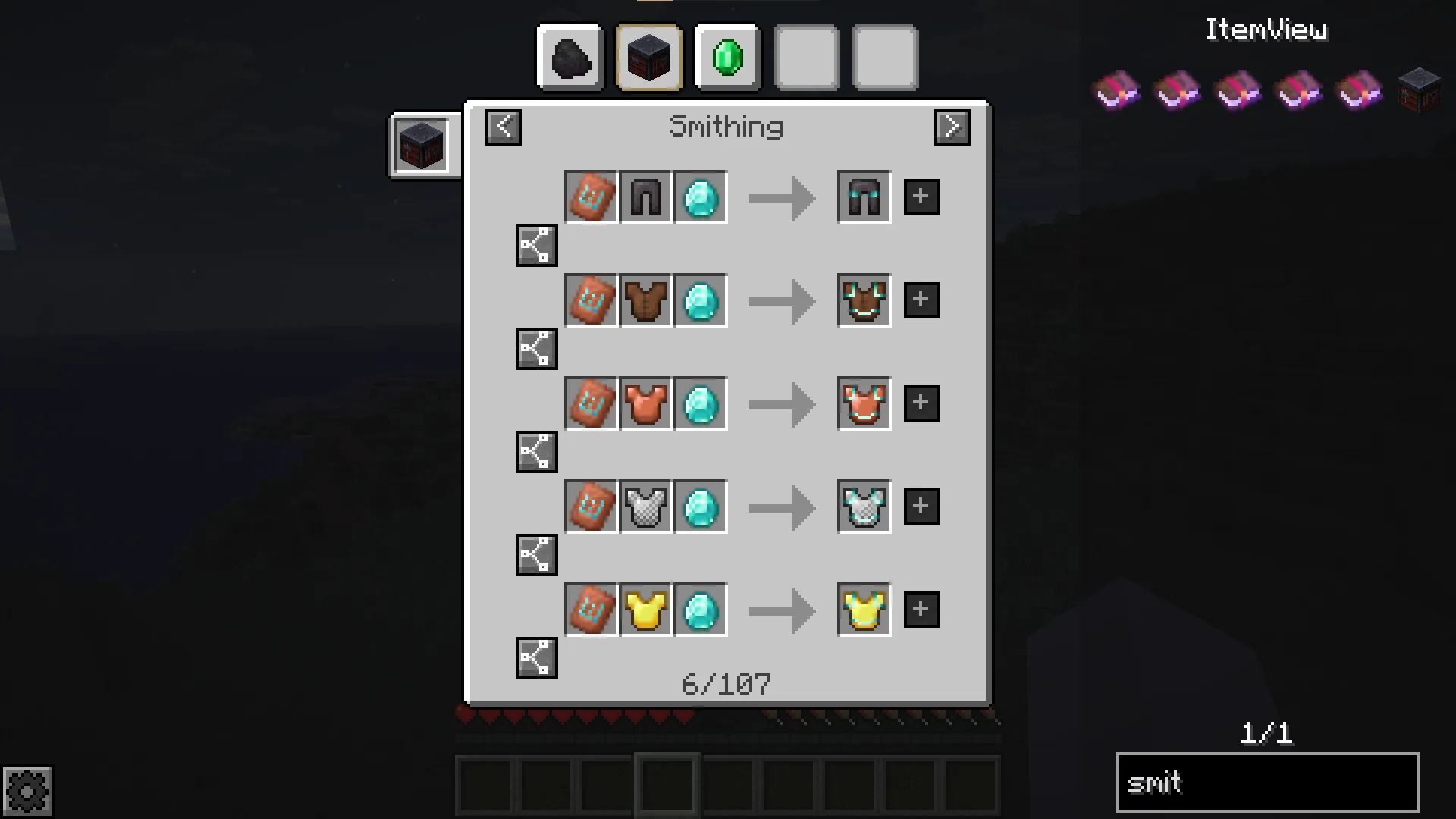Click the trimmed netherite leggings output
The image size is (1456, 819).
click(x=864, y=198)
